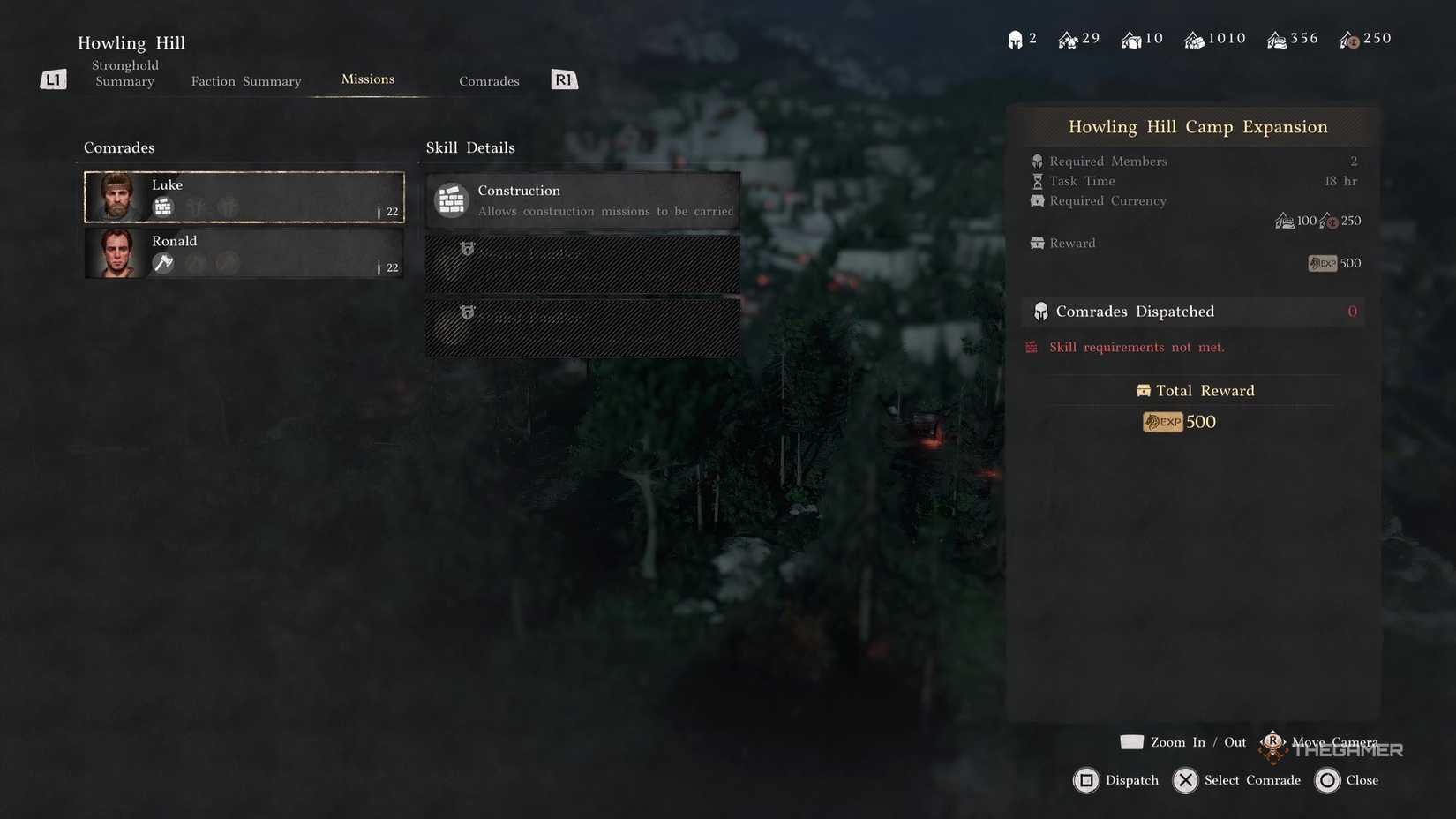Expand the first locked skill slot
Viewport: 1456px width, 819px height.
[x=582, y=263]
